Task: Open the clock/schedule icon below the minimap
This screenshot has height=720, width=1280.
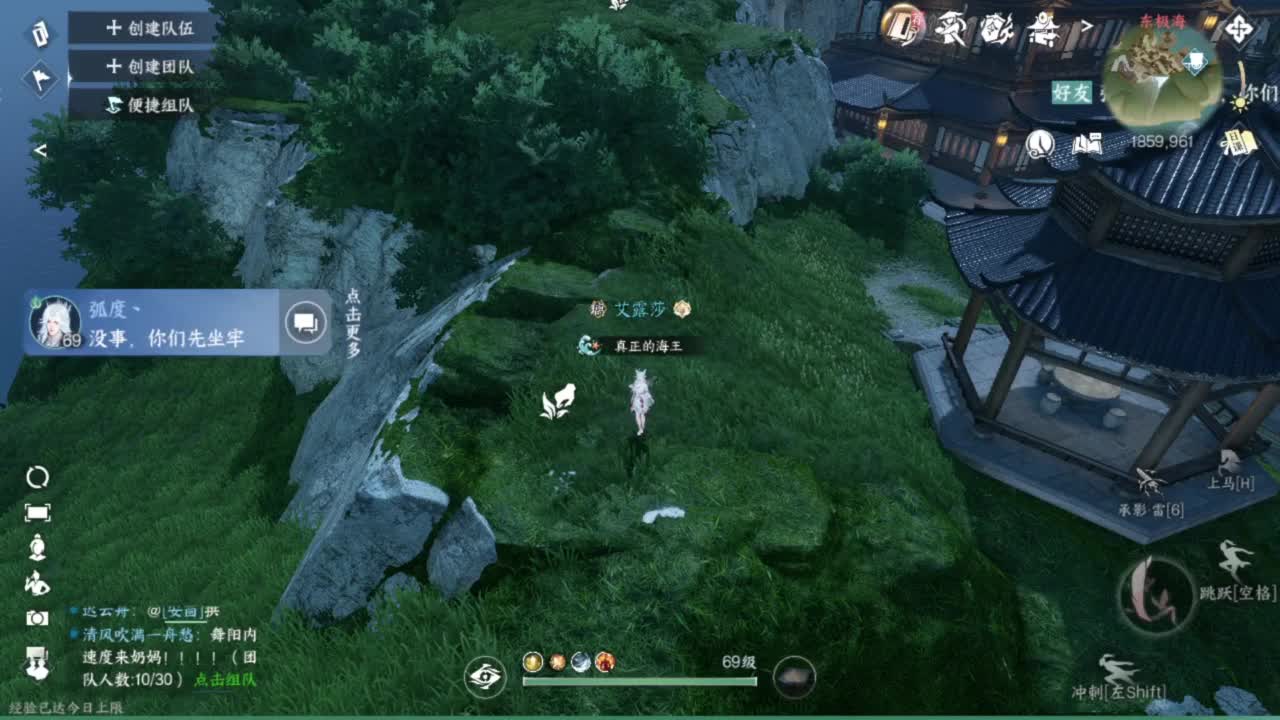Action: [1040, 144]
